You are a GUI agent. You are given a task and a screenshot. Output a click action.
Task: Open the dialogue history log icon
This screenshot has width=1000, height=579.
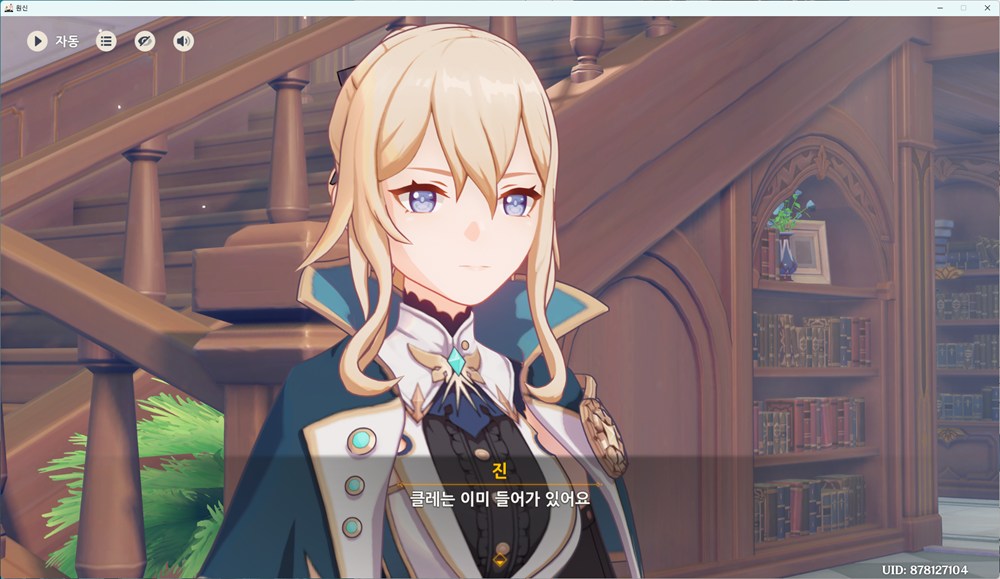pos(106,41)
